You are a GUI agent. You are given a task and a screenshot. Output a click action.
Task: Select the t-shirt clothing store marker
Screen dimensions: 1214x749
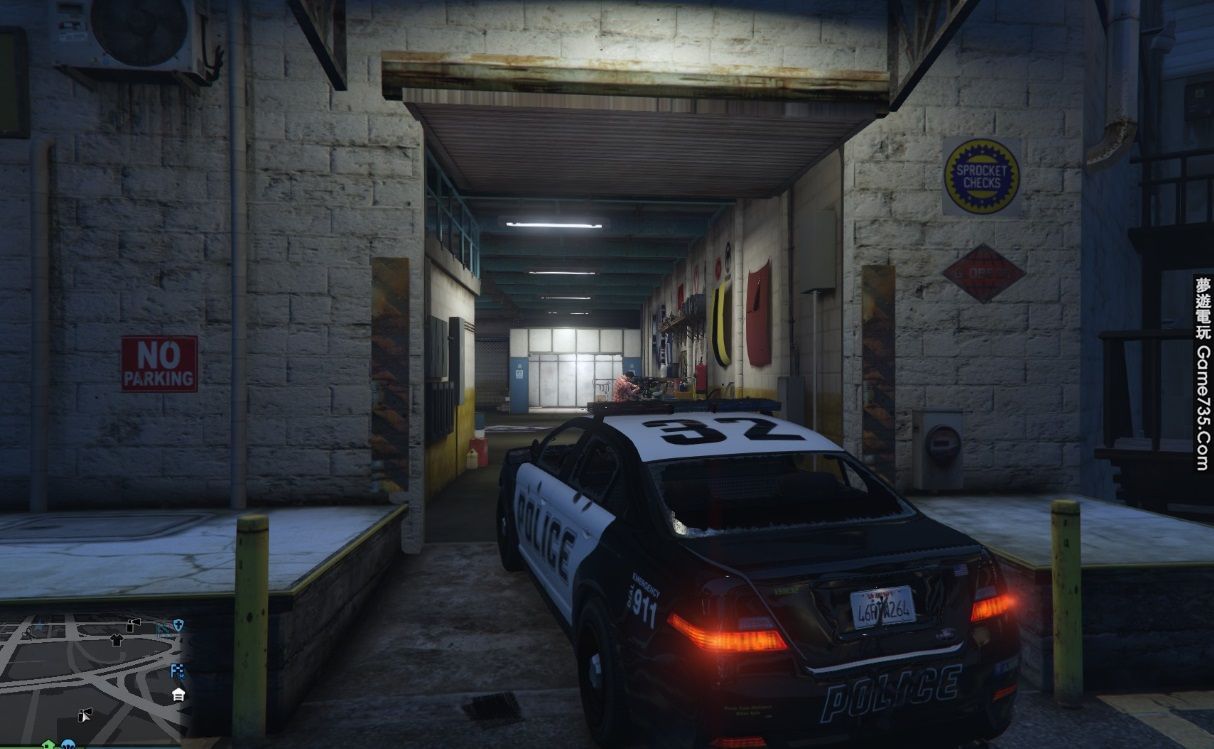pos(116,639)
